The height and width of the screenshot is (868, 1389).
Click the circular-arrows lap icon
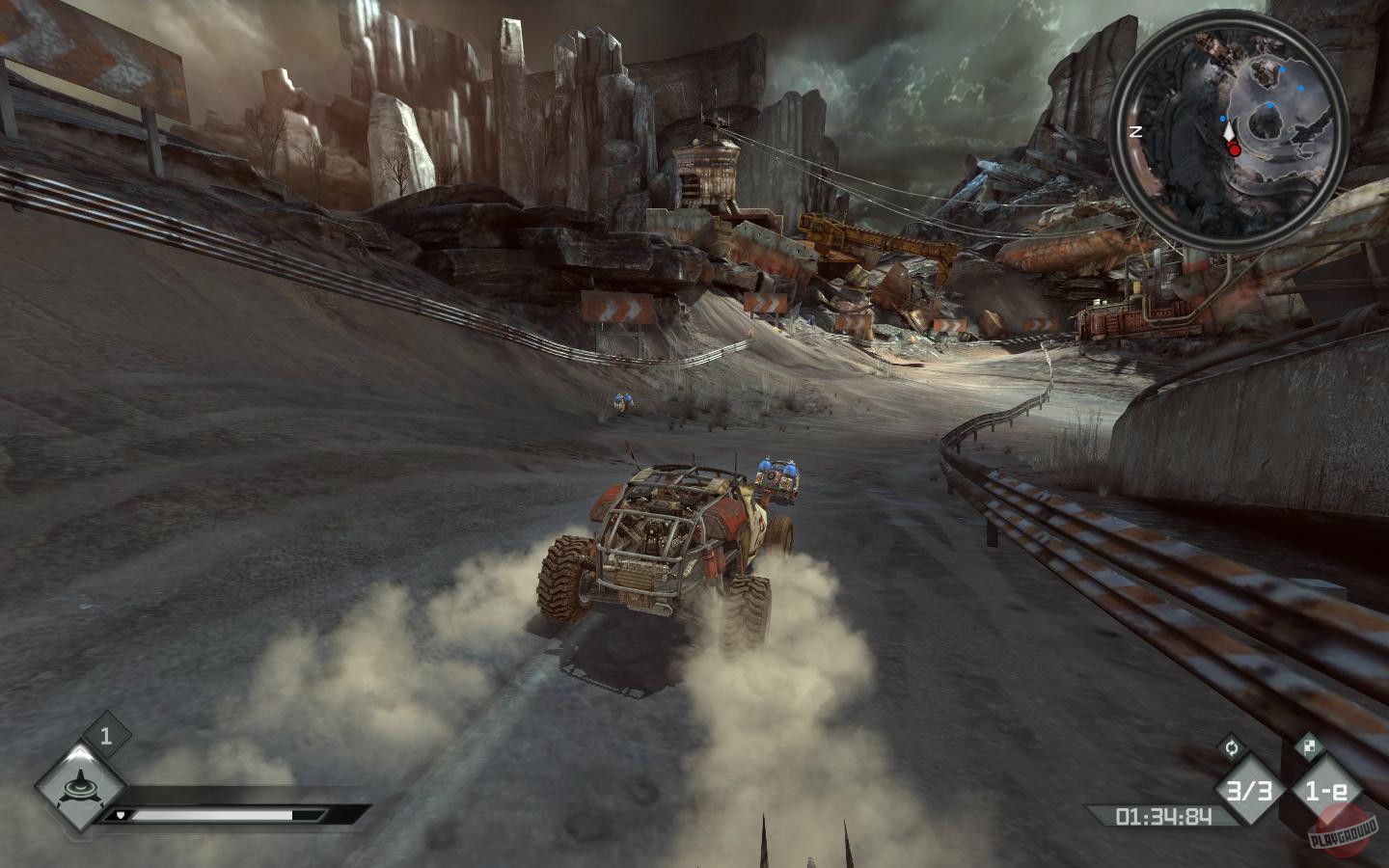tap(1231, 746)
